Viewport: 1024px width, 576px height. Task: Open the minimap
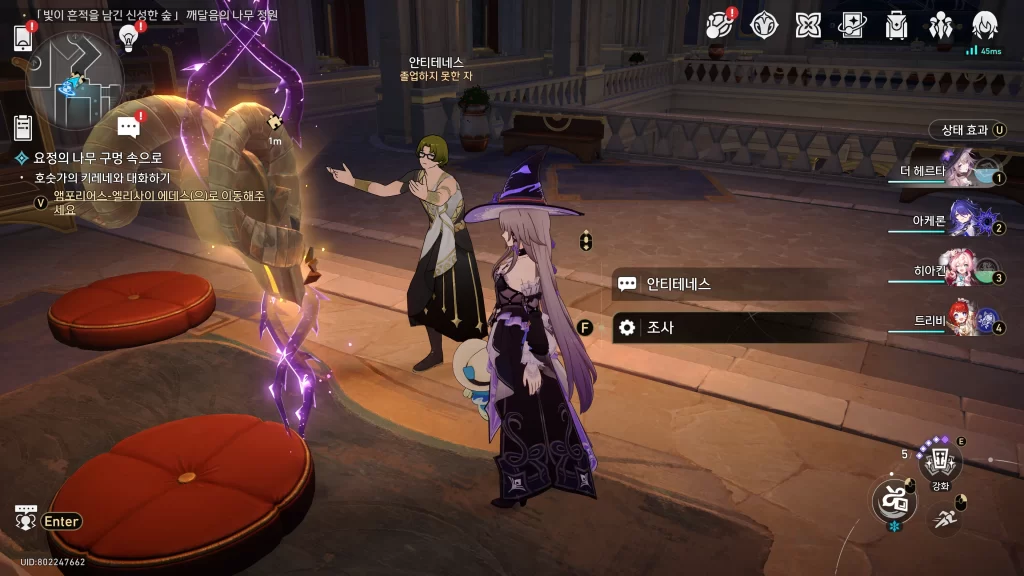coord(76,78)
